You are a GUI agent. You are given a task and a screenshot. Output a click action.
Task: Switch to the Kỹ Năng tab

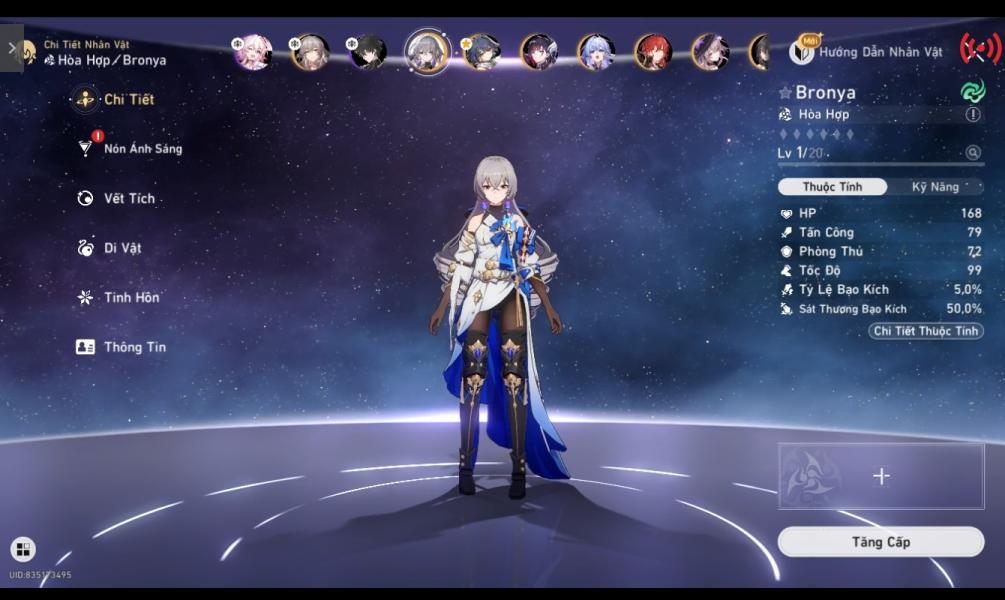[x=935, y=187]
